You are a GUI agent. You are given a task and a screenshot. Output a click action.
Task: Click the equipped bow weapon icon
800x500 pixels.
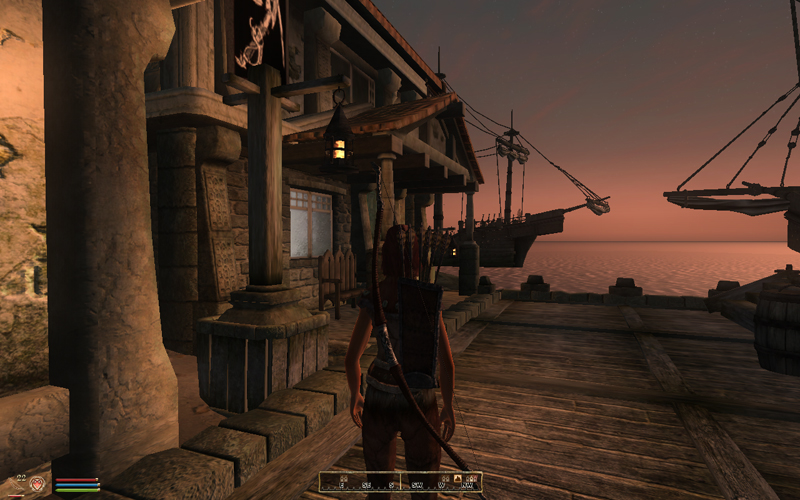(14, 484)
